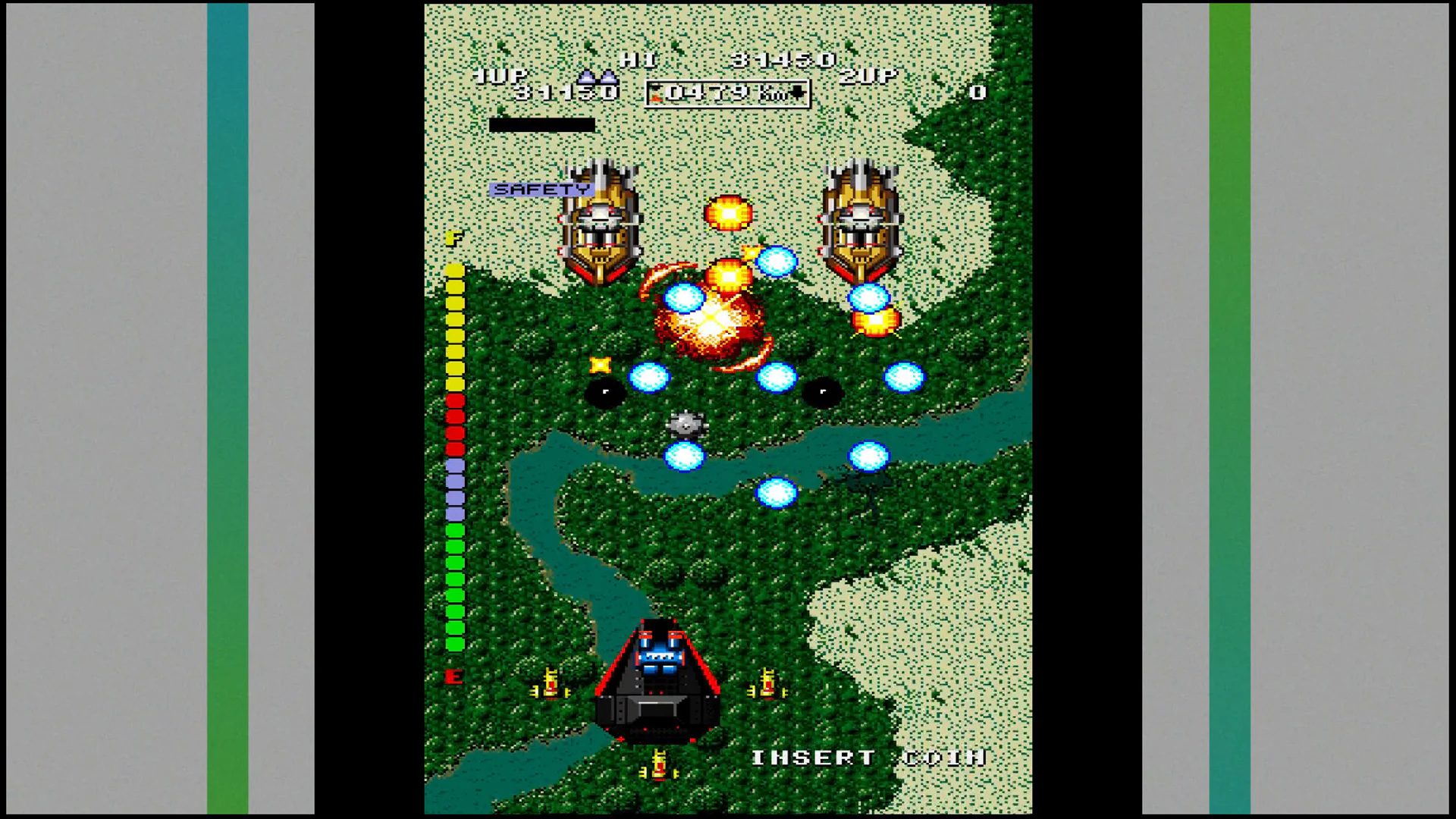Click the yellow F power-up item
This screenshot has width=1456, height=819.
pyautogui.click(x=453, y=237)
